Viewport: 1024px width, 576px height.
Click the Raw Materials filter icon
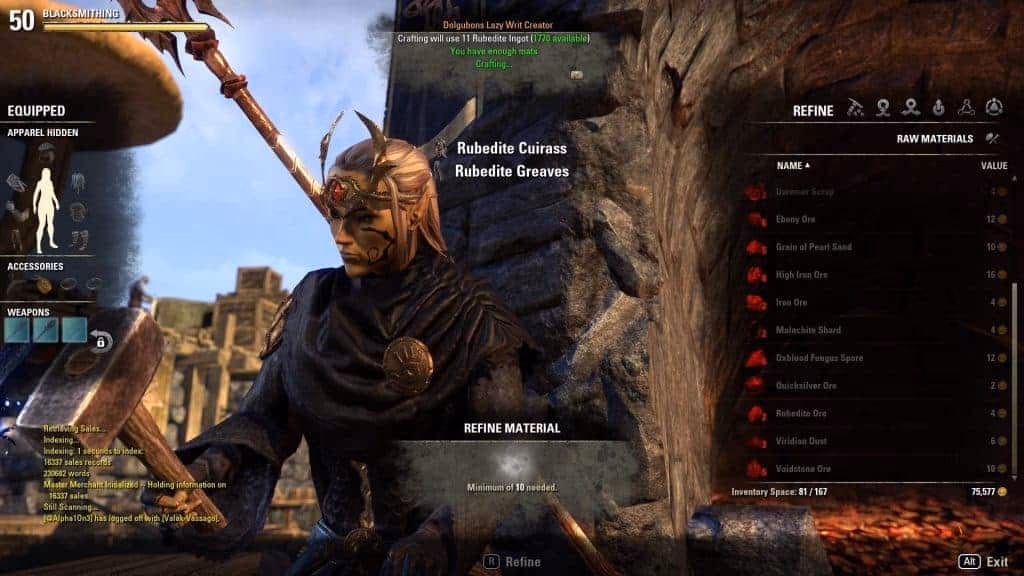992,139
